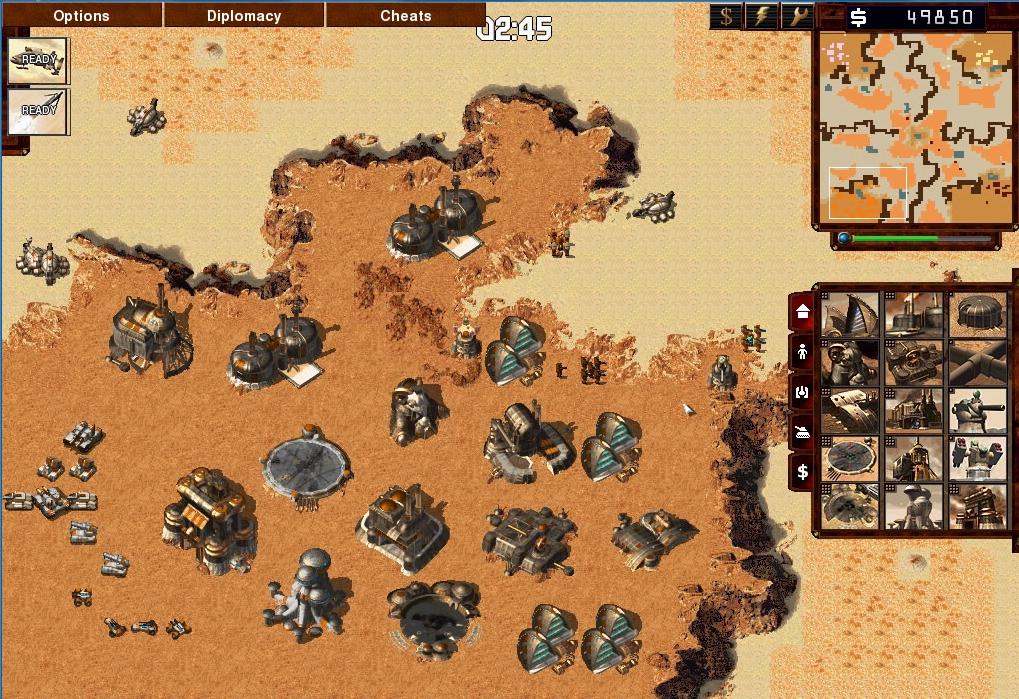Build the rocket turret defense
1019x699 pixels.
pos(978,458)
